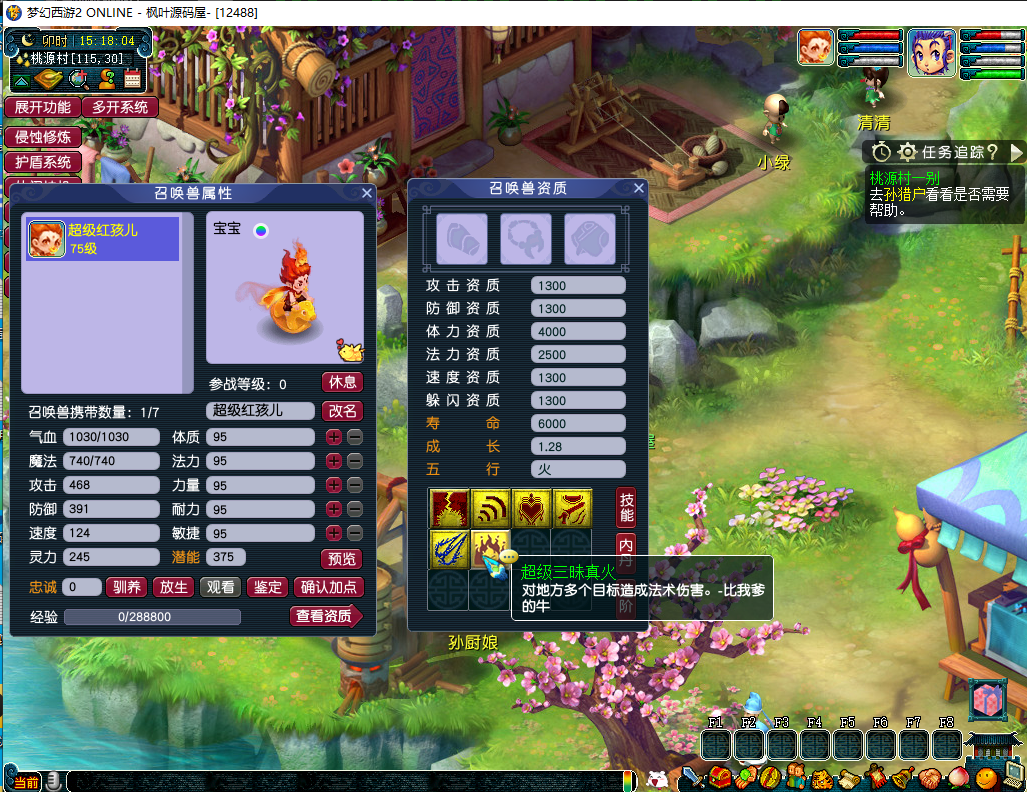This screenshot has height=792, width=1027.
Task: Click the 预览 button
Action: click(342, 559)
